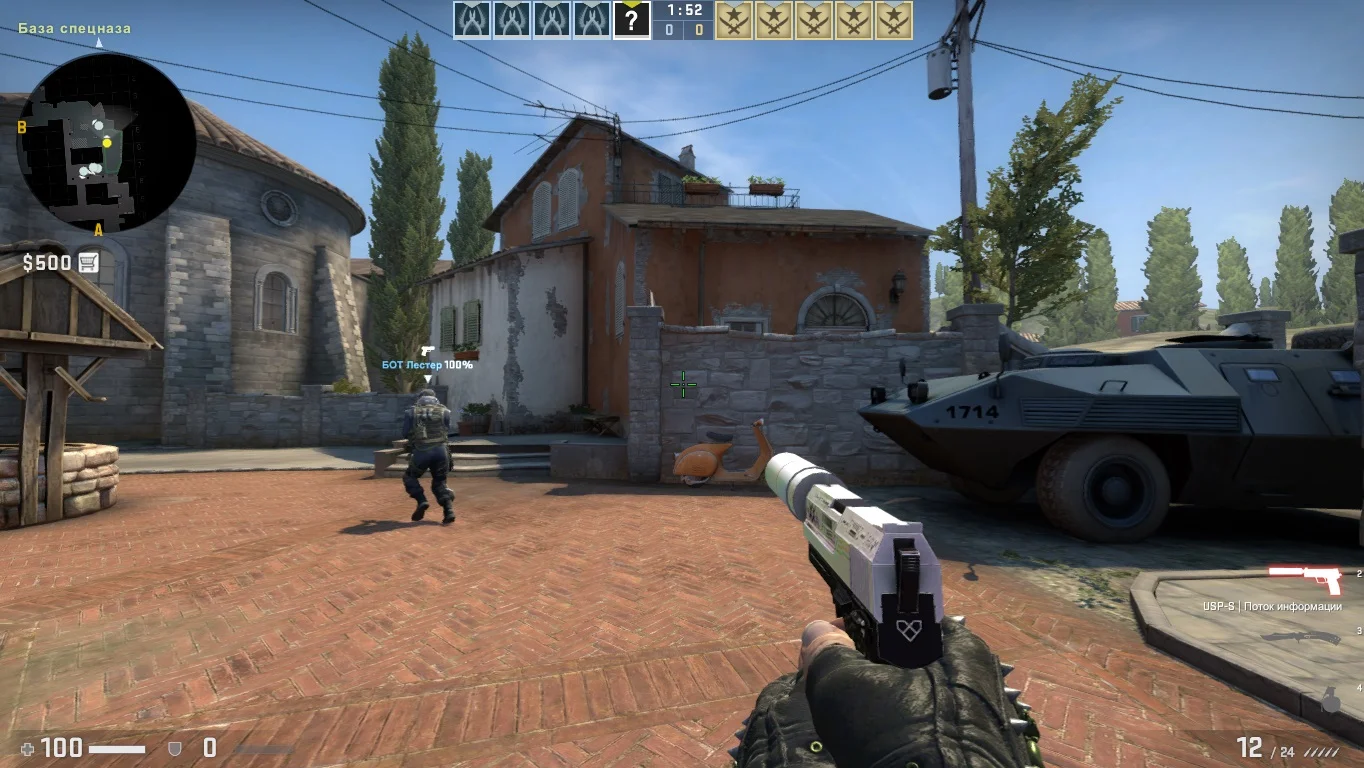
Task: Select the question mark player avatar
Action: (x=631, y=20)
